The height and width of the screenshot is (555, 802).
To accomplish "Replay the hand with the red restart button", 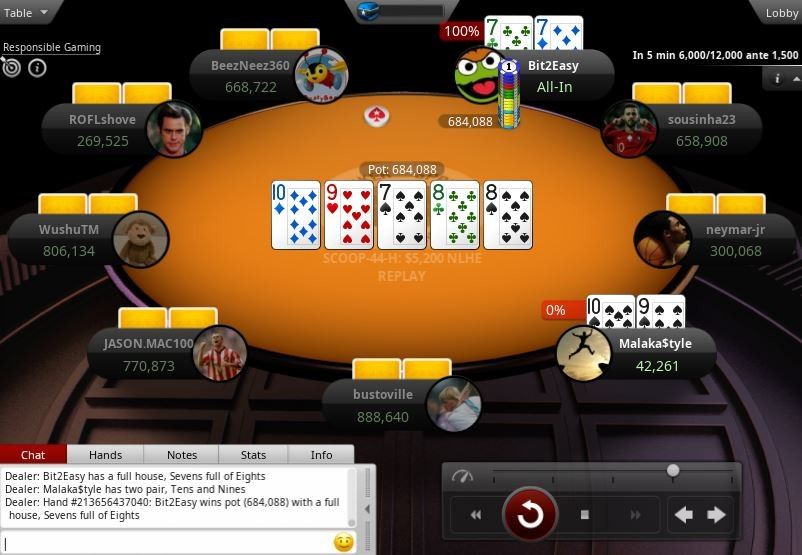I will [529, 515].
